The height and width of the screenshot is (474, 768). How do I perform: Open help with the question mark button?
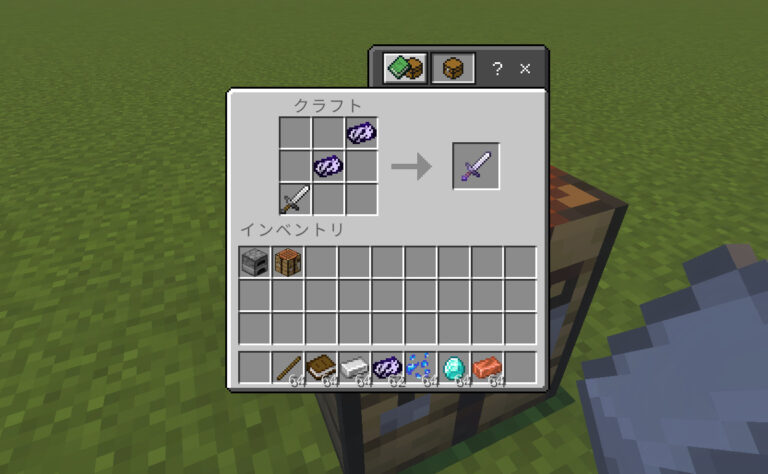coord(497,69)
